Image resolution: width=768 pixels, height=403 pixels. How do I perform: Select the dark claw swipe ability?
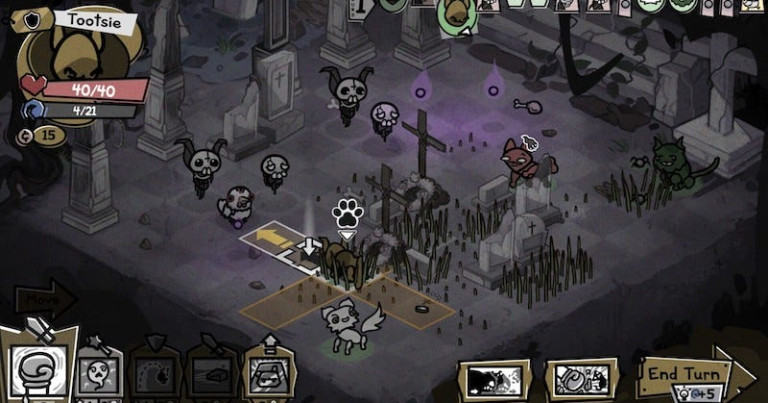(154, 376)
